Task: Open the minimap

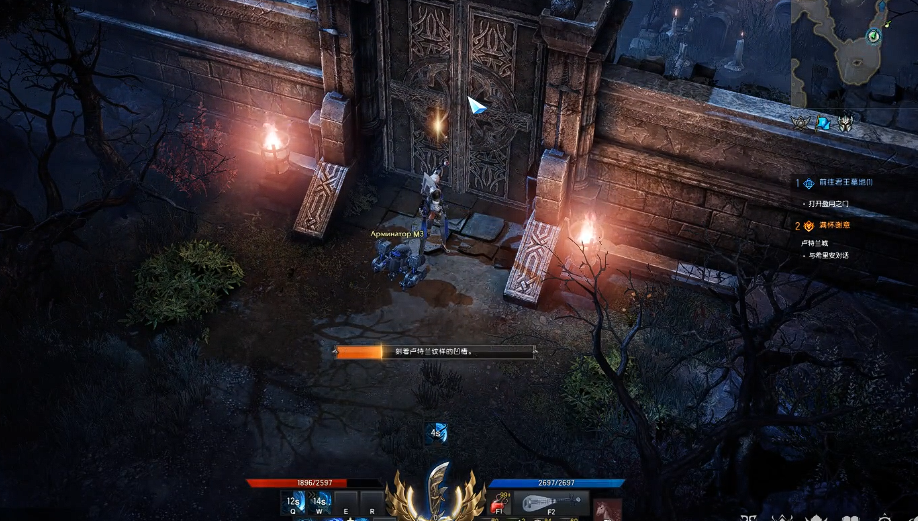Action: pyautogui.click(x=854, y=53)
